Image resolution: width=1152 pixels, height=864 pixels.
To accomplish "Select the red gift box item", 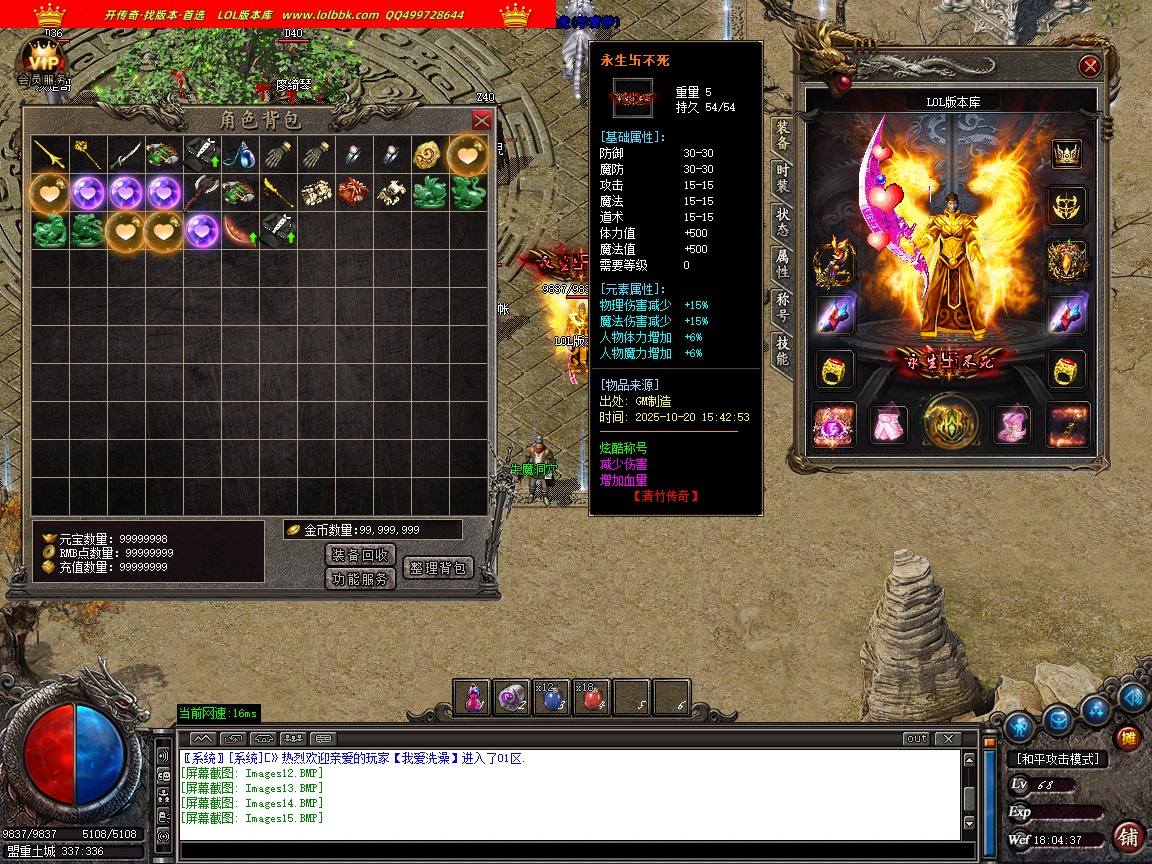I will pyautogui.click(x=353, y=193).
